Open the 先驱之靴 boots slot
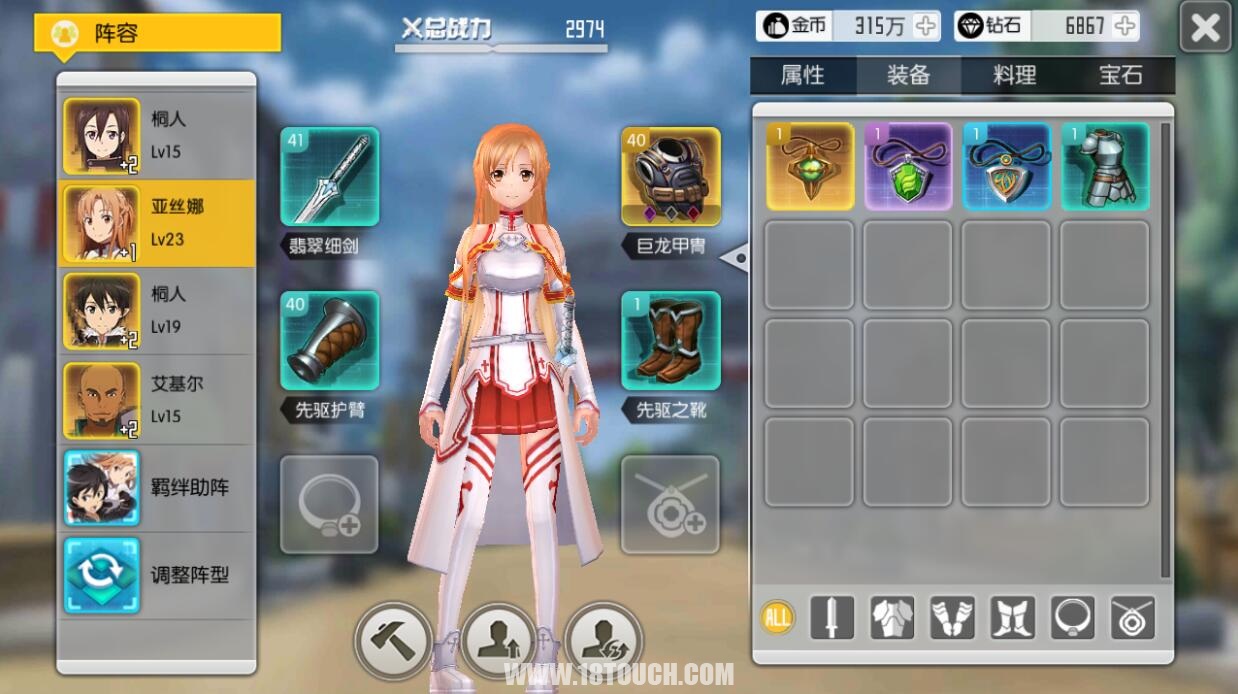The height and width of the screenshot is (694, 1238). [670, 340]
